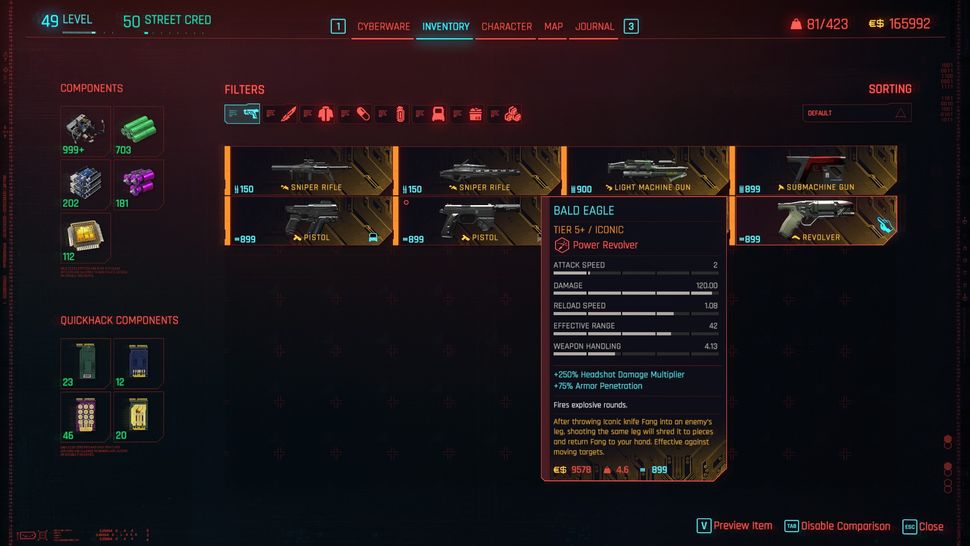Switch to the Cyberware tab
This screenshot has width=970, height=546.
click(x=383, y=26)
